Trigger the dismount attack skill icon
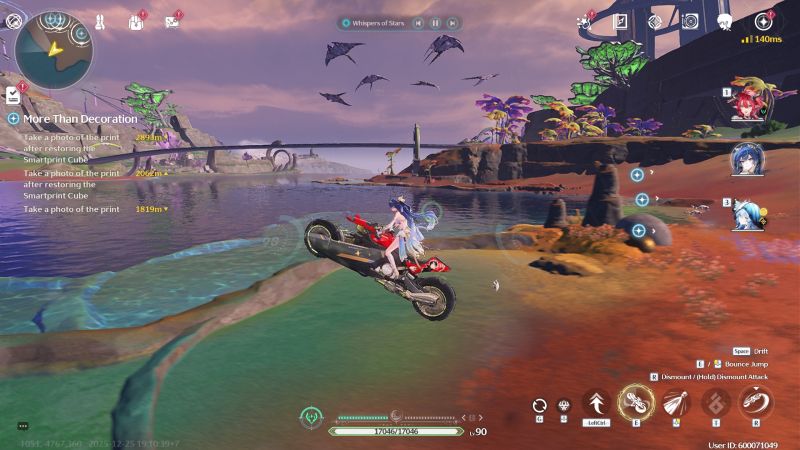The image size is (800, 450). [x=756, y=403]
